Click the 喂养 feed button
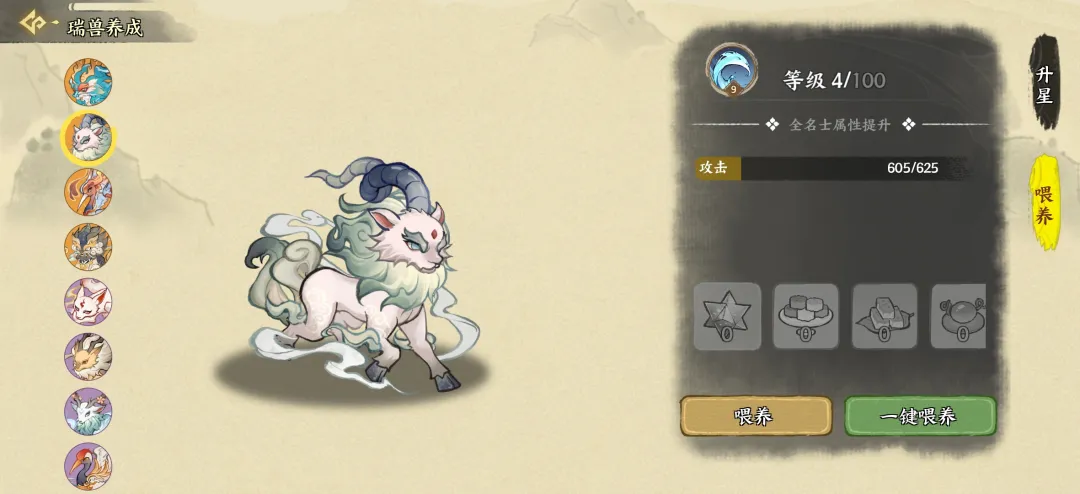Viewport: 1080px width, 494px height. (756, 416)
